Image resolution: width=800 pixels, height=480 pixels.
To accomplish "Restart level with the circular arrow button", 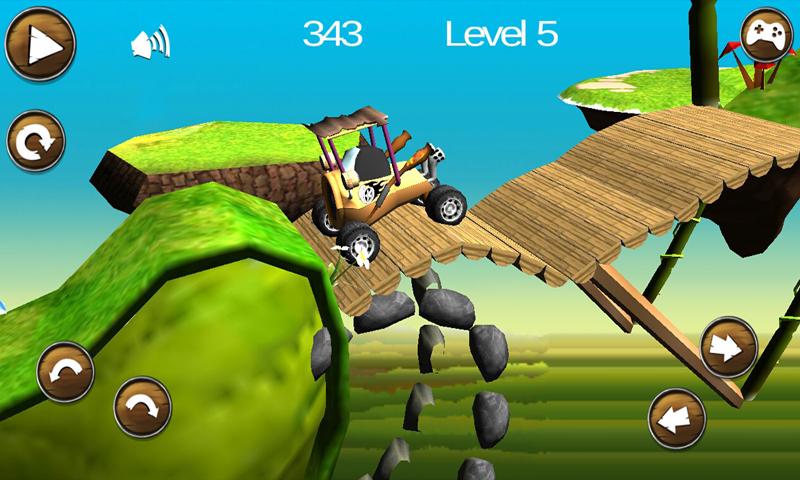I will pyautogui.click(x=36, y=142).
